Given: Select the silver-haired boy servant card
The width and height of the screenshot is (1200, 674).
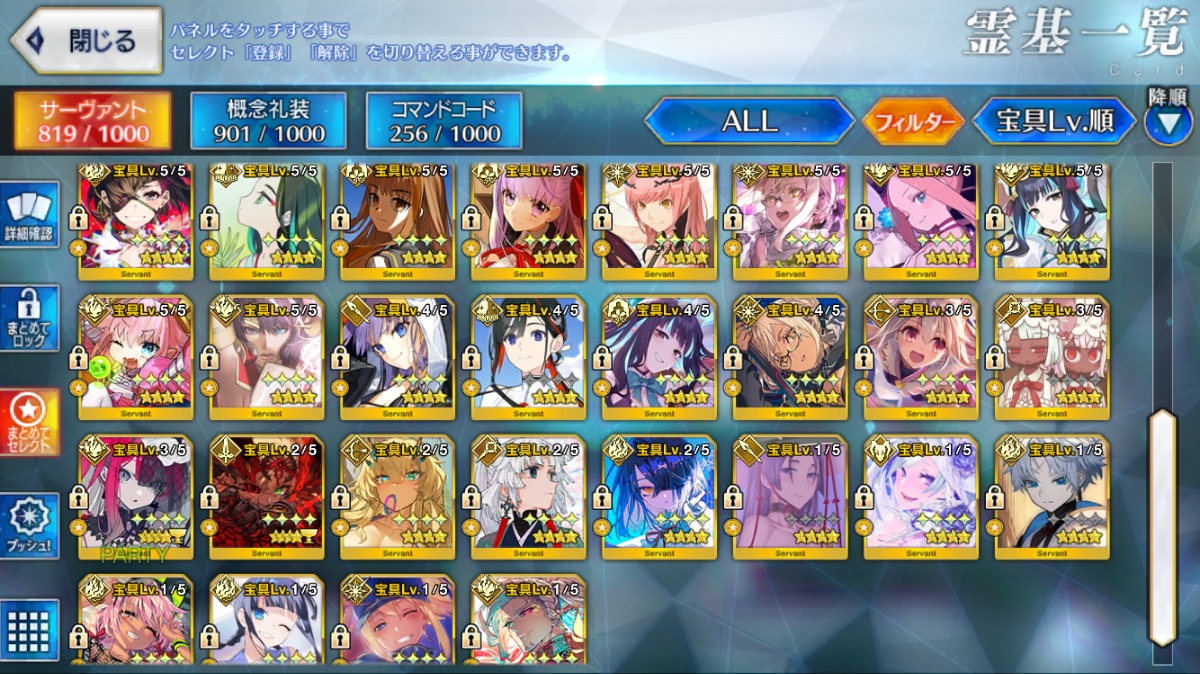Looking at the screenshot, I should pyautogui.click(x=1052, y=497).
